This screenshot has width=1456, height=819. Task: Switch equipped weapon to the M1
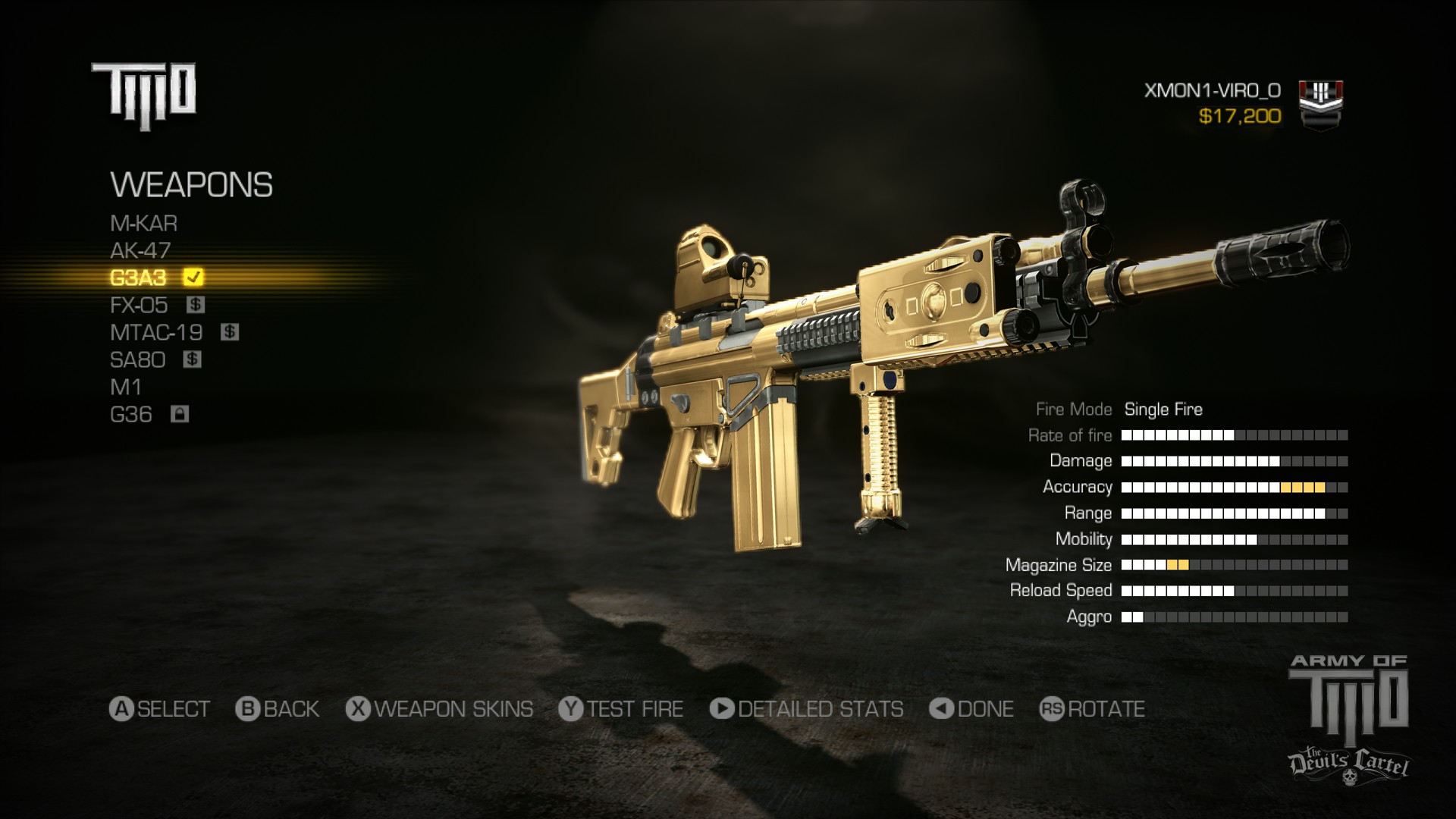[126, 387]
